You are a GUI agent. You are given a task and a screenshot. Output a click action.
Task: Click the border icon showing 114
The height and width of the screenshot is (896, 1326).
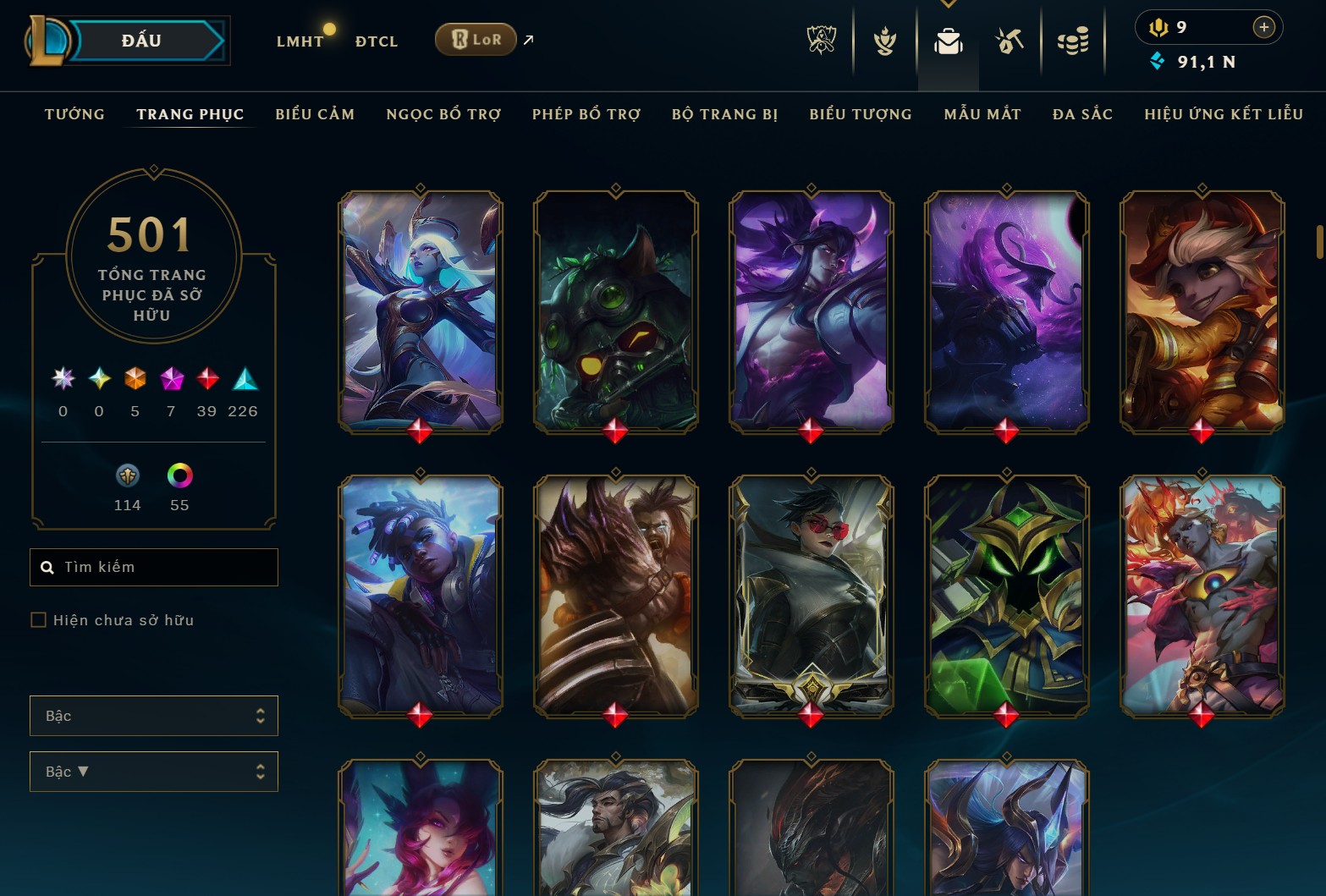pos(127,475)
